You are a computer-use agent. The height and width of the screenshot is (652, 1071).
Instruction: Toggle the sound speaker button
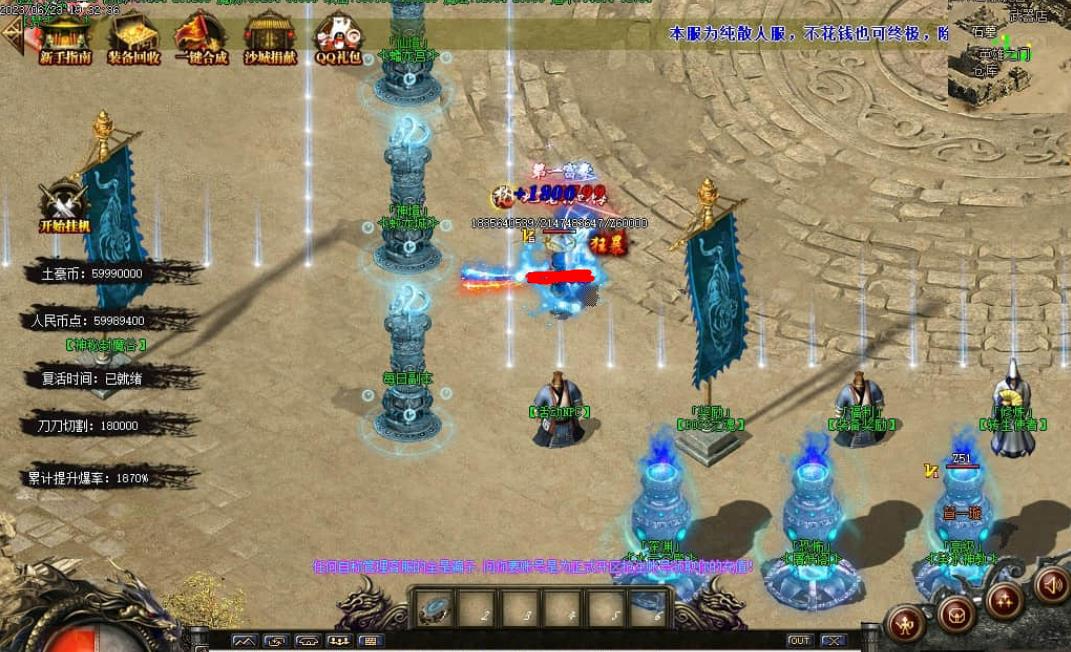(1051, 585)
